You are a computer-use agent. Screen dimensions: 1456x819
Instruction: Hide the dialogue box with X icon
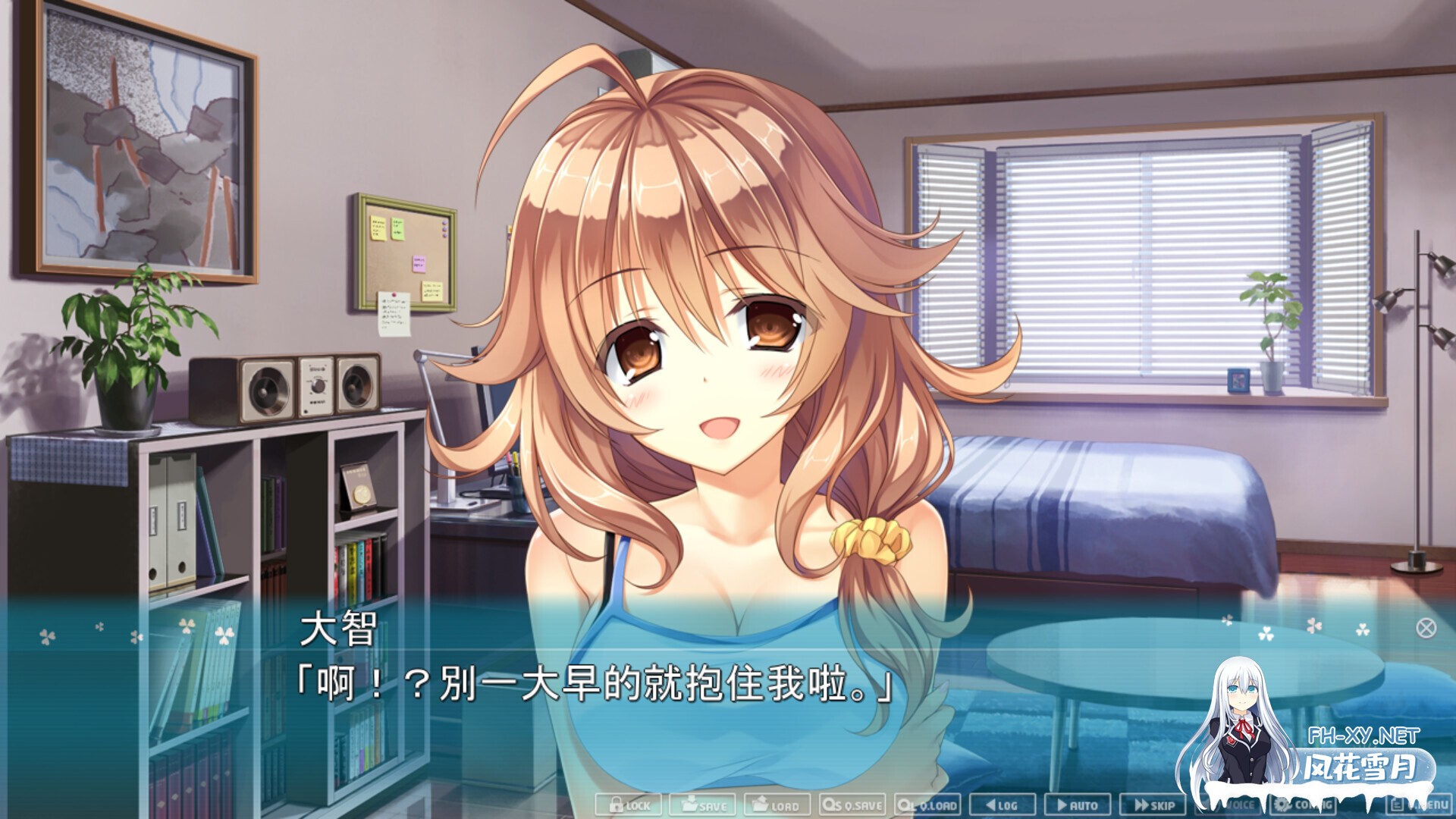tap(1426, 628)
